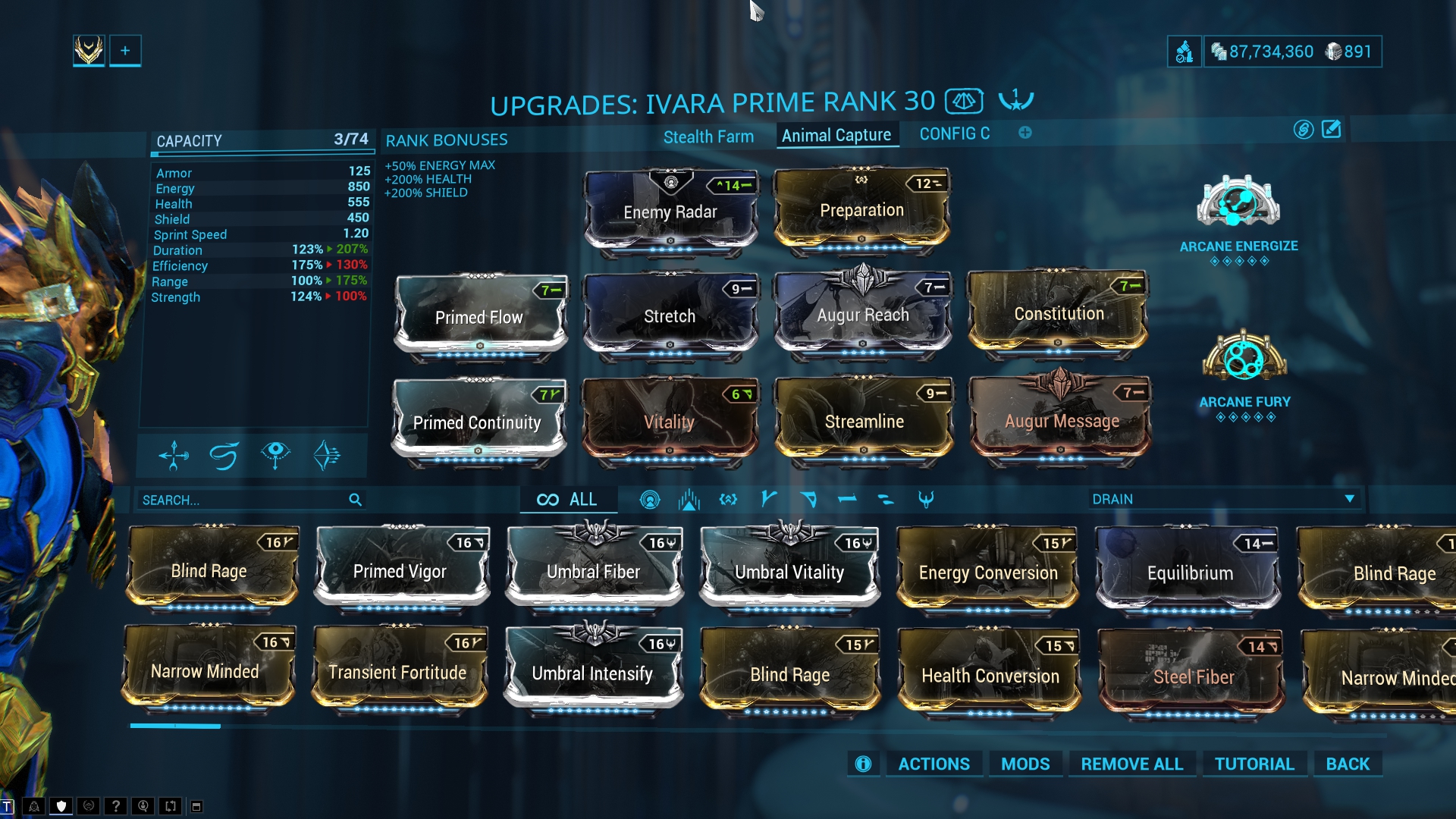This screenshot has width=1456, height=819.
Task: Remove all equipped mods
Action: pos(1131,764)
